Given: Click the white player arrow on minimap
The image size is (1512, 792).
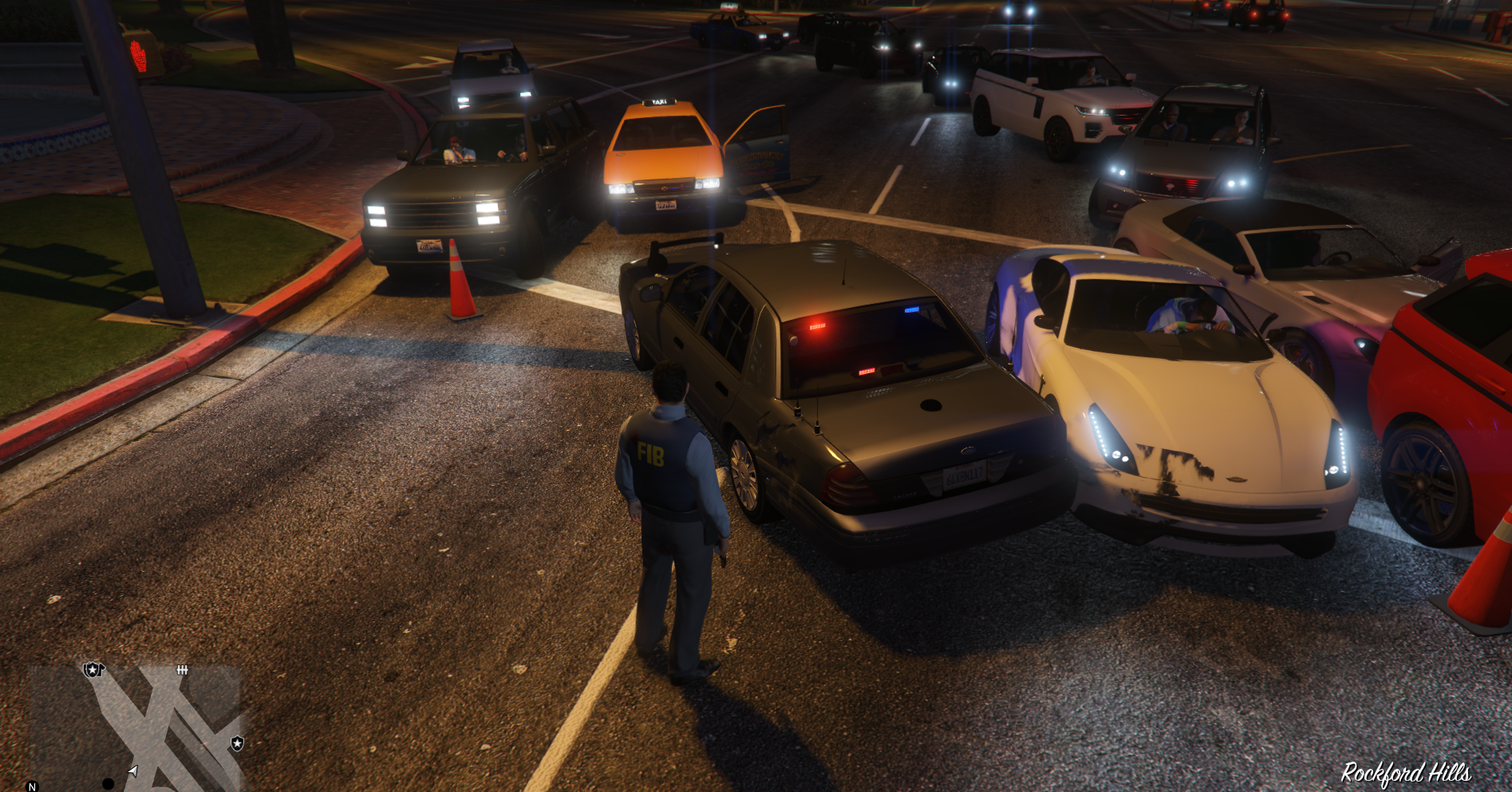Looking at the screenshot, I should 132,770.
